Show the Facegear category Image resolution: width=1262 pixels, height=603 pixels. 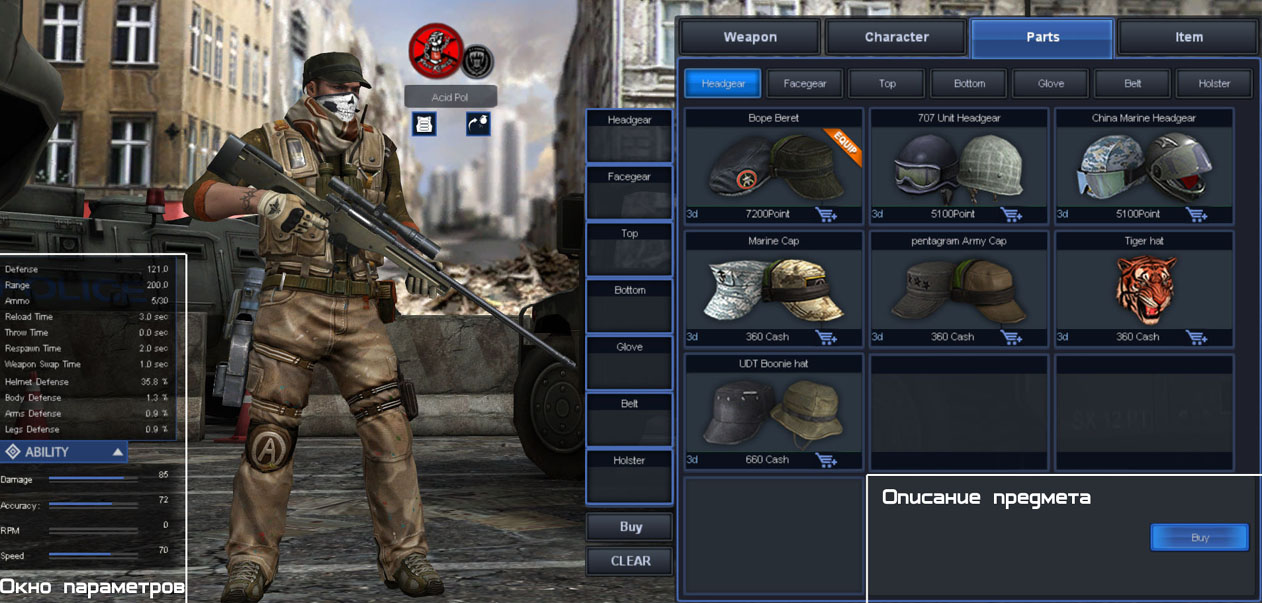pos(805,84)
